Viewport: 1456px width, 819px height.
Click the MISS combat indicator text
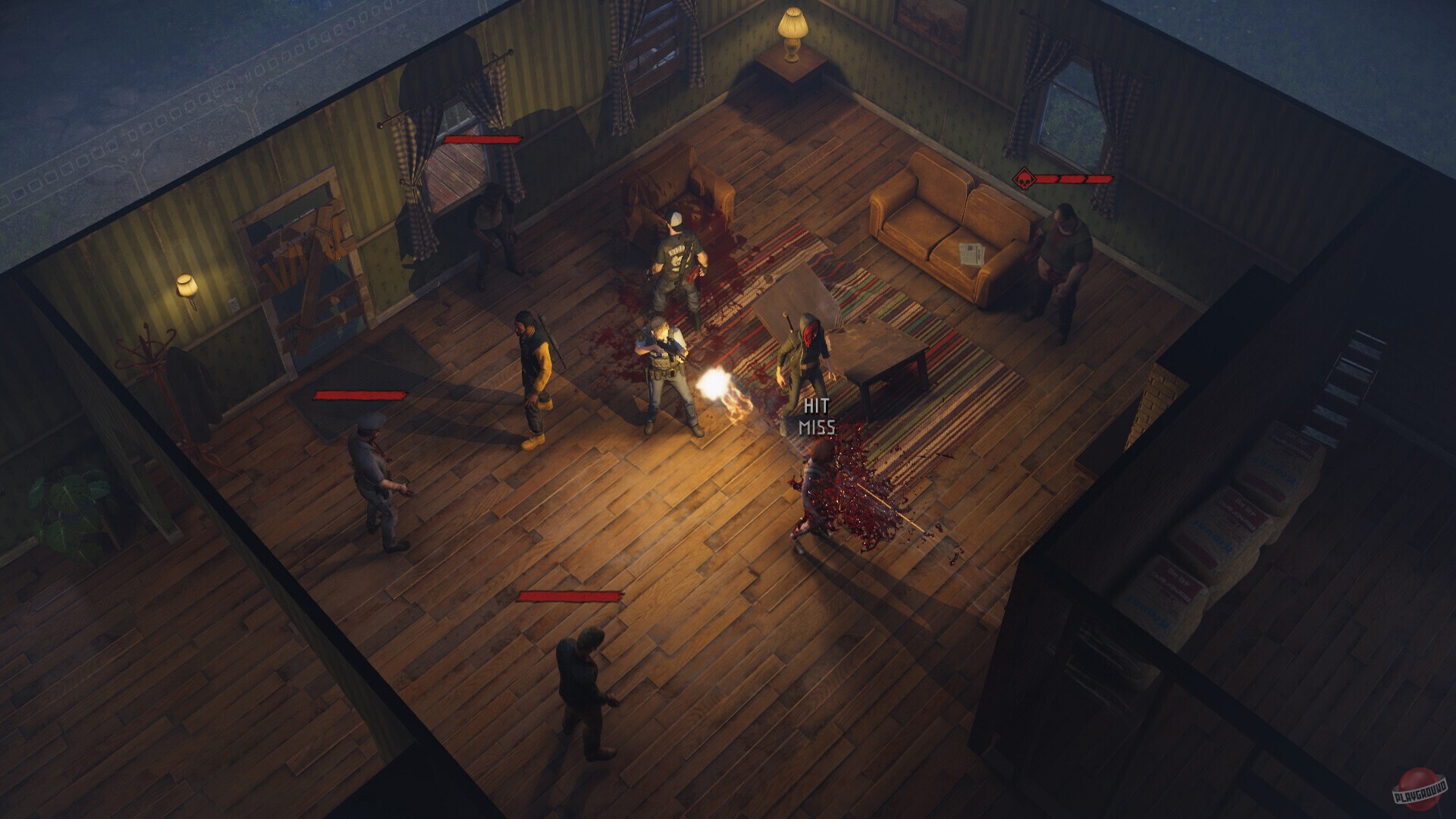click(x=817, y=427)
